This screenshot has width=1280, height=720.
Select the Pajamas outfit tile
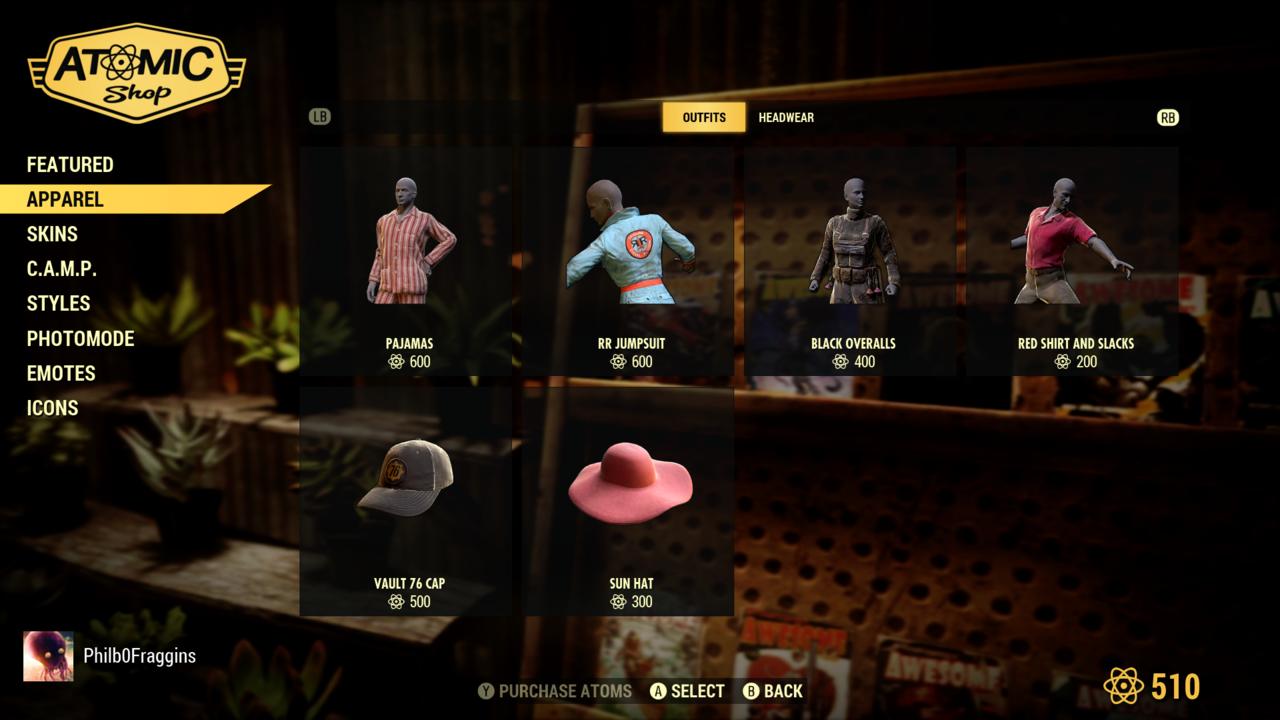click(x=409, y=262)
